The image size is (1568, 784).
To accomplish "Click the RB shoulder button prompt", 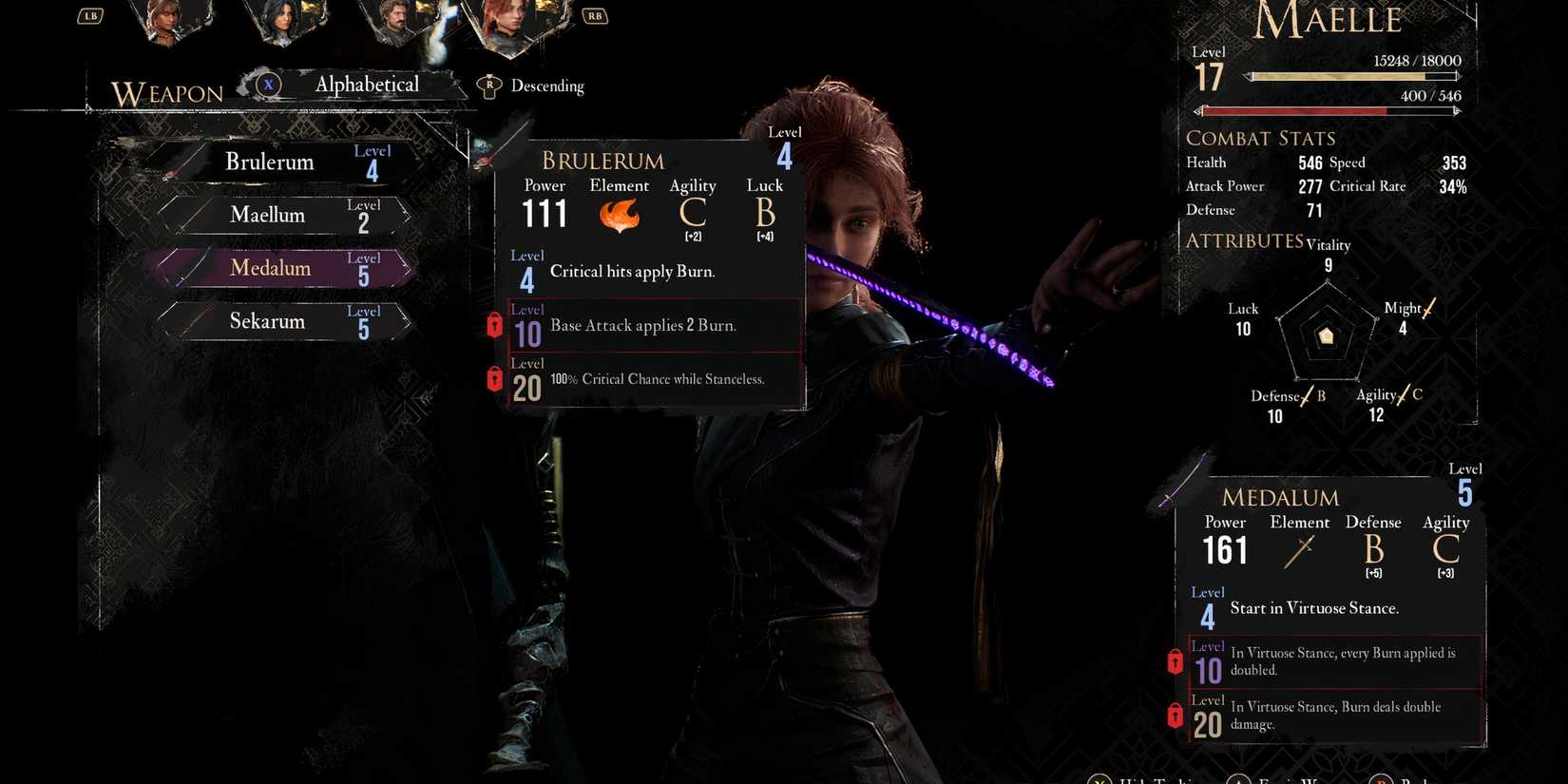I will click(595, 15).
